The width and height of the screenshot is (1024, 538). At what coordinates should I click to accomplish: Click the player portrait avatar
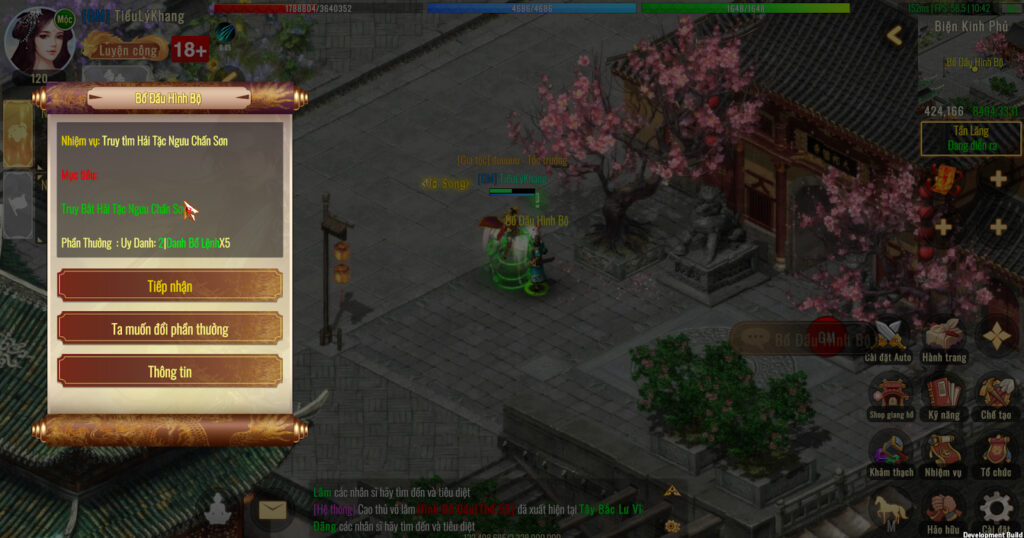40,40
